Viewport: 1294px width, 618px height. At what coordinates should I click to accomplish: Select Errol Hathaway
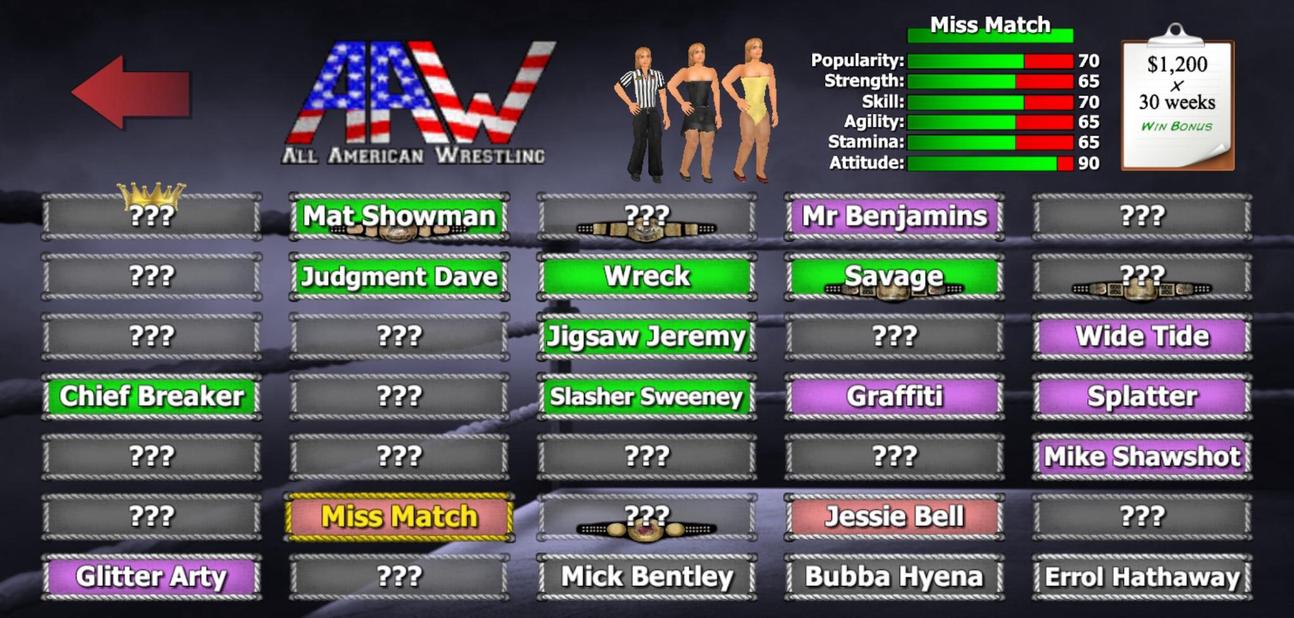click(1142, 577)
